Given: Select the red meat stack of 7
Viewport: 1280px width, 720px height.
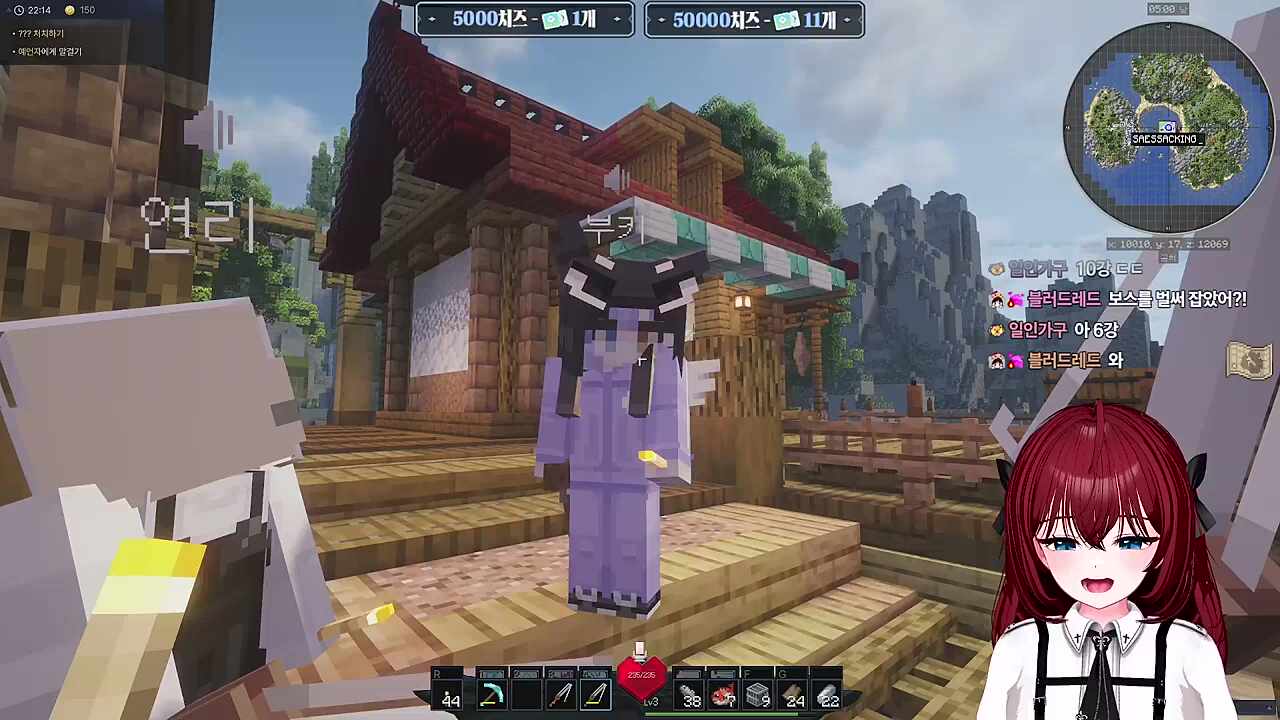Looking at the screenshot, I should click(x=724, y=694).
